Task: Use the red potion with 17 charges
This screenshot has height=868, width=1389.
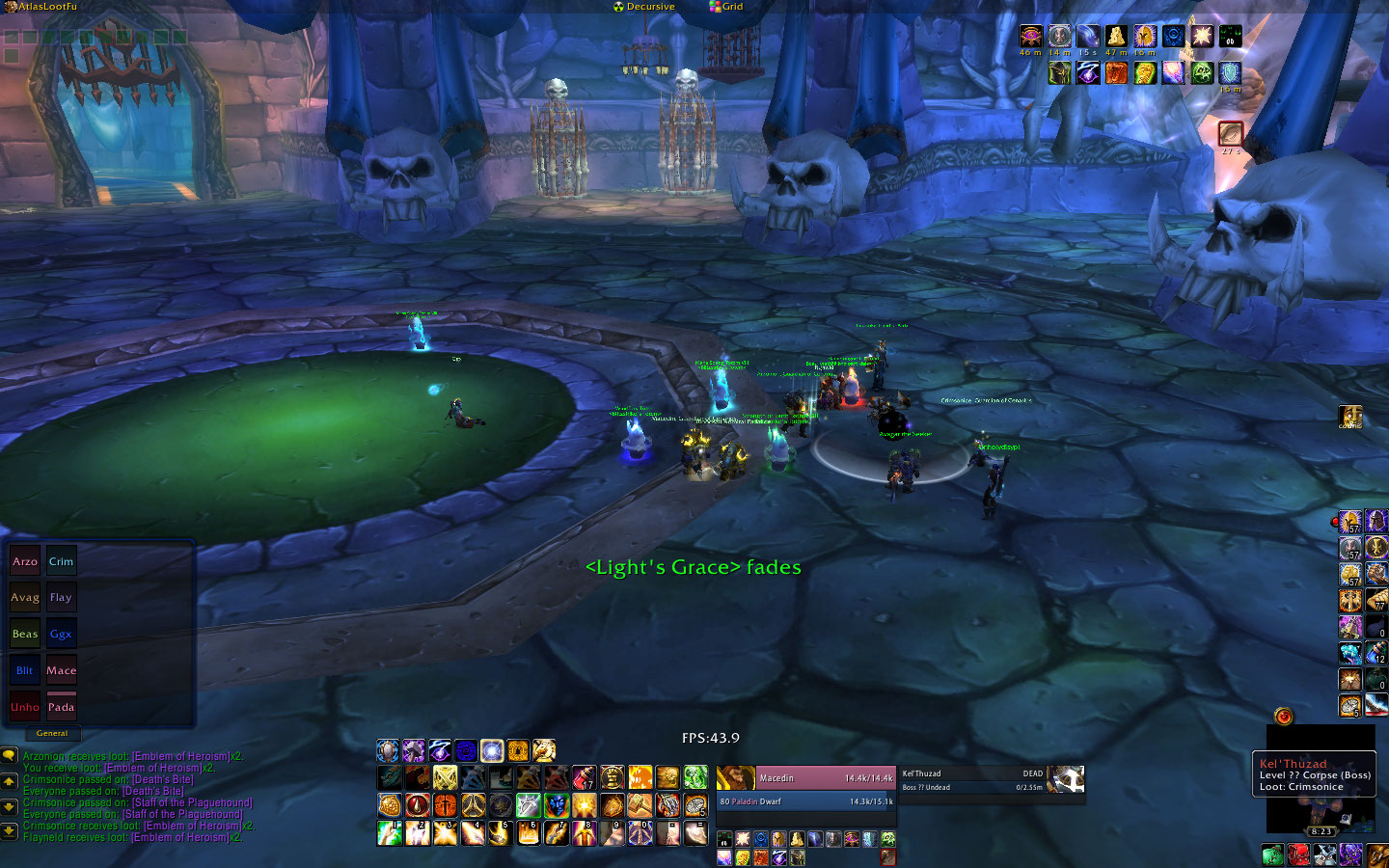Action: (x=585, y=777)
